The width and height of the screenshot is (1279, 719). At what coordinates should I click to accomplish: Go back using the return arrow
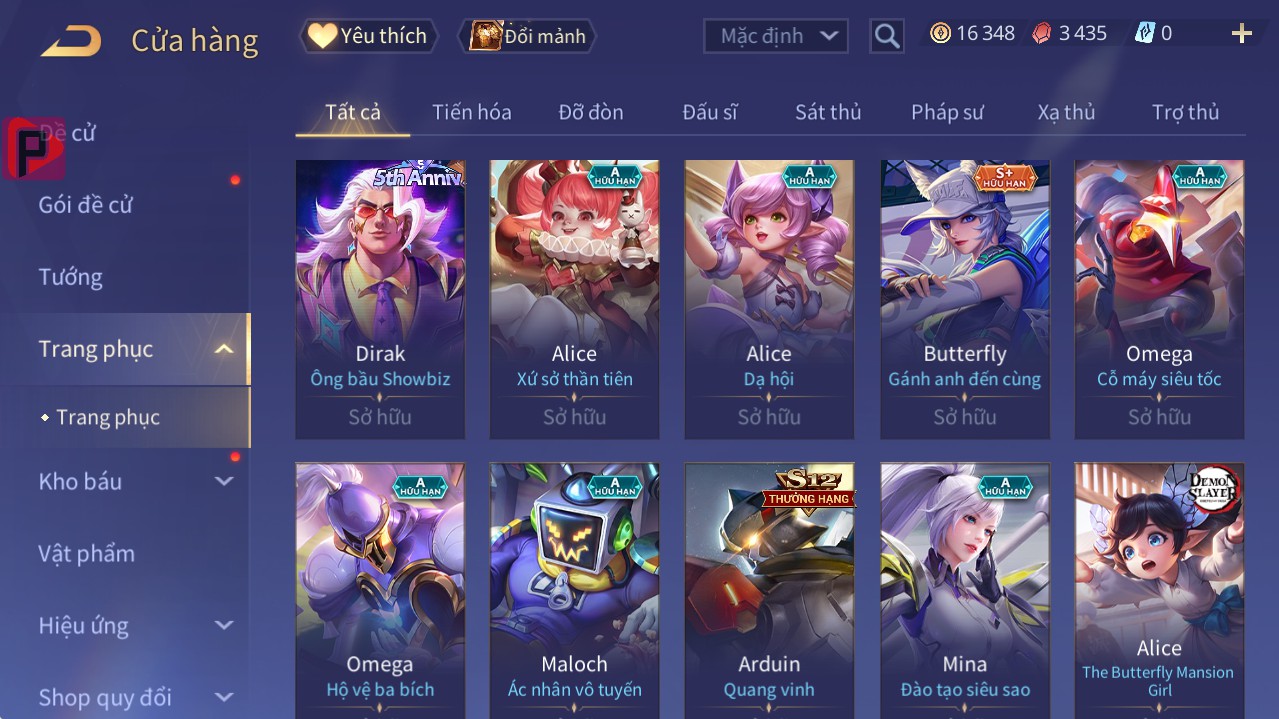coord(71,40)
